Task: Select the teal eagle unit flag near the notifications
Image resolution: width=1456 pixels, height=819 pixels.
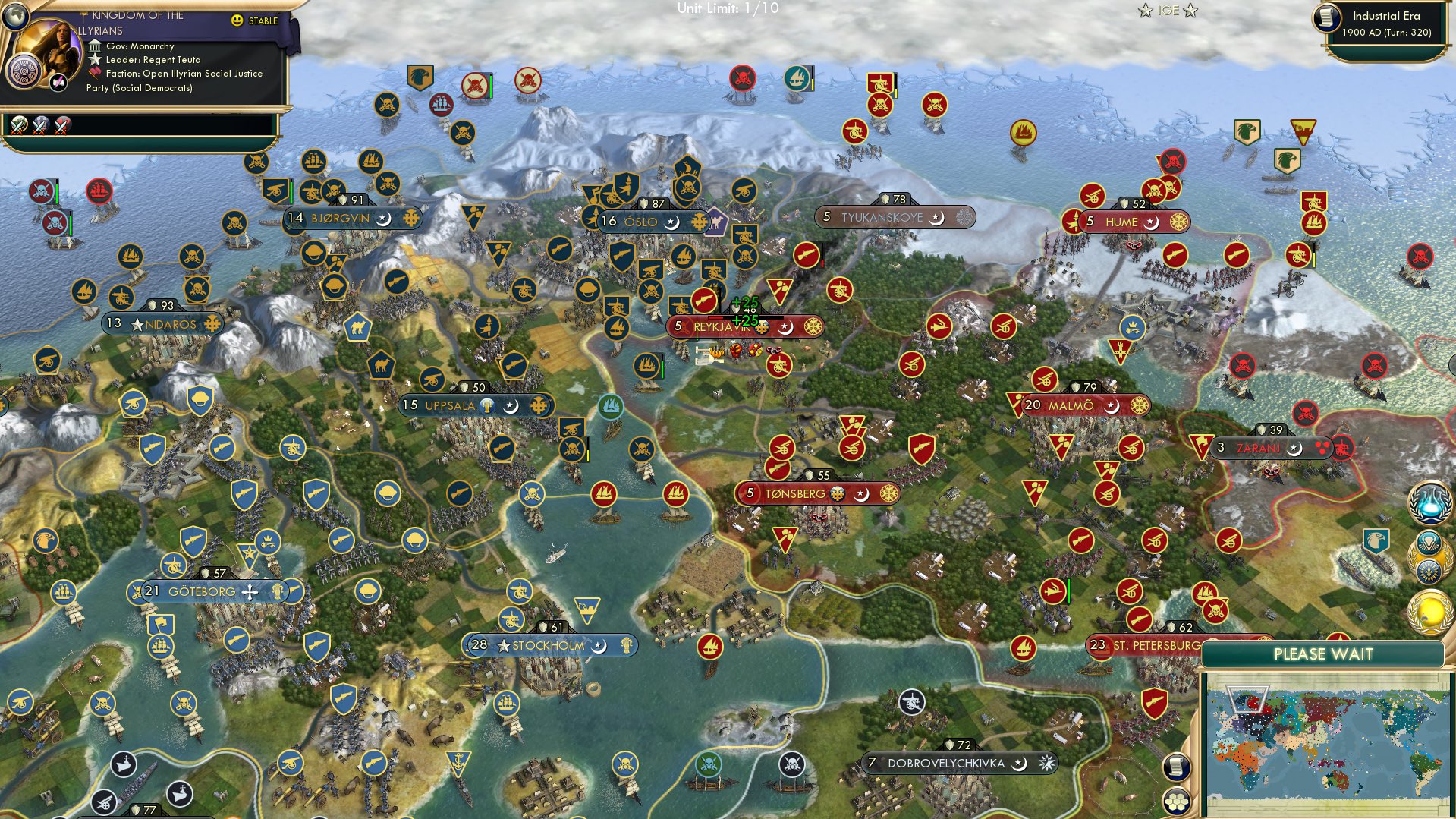Action: (1376, 540)
